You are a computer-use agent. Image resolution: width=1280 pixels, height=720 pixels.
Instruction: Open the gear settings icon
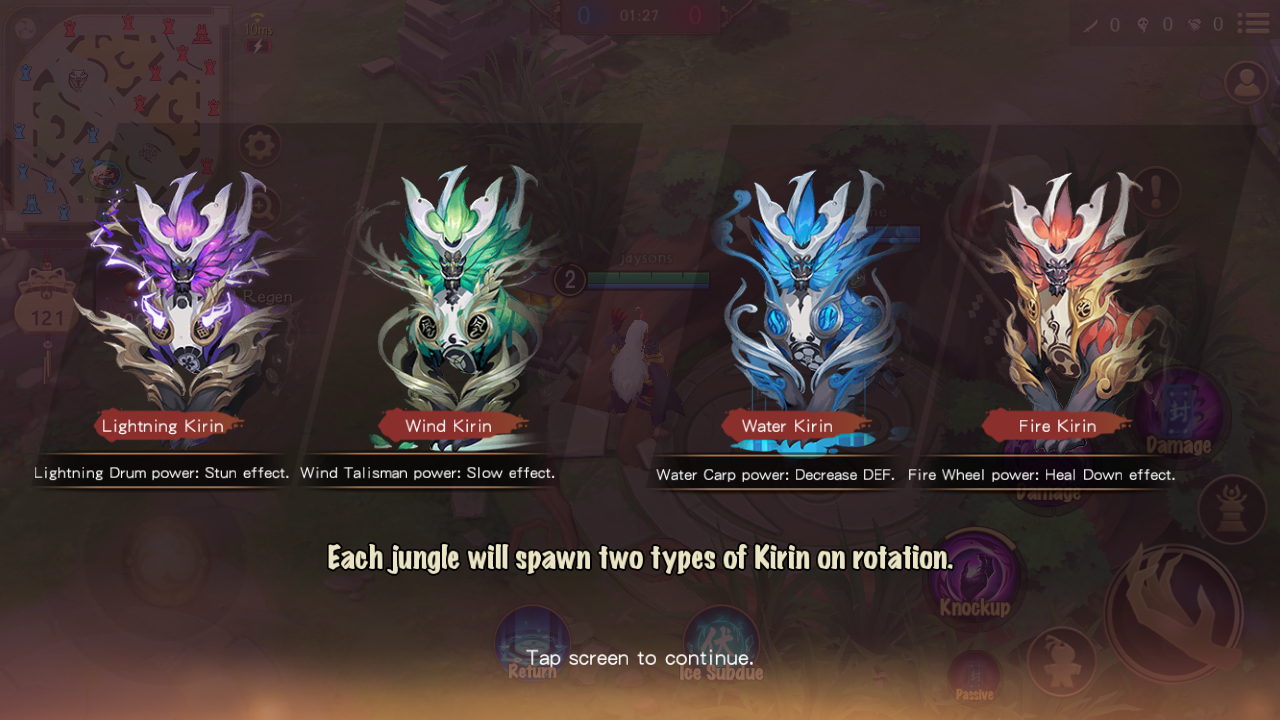(259, 146)
